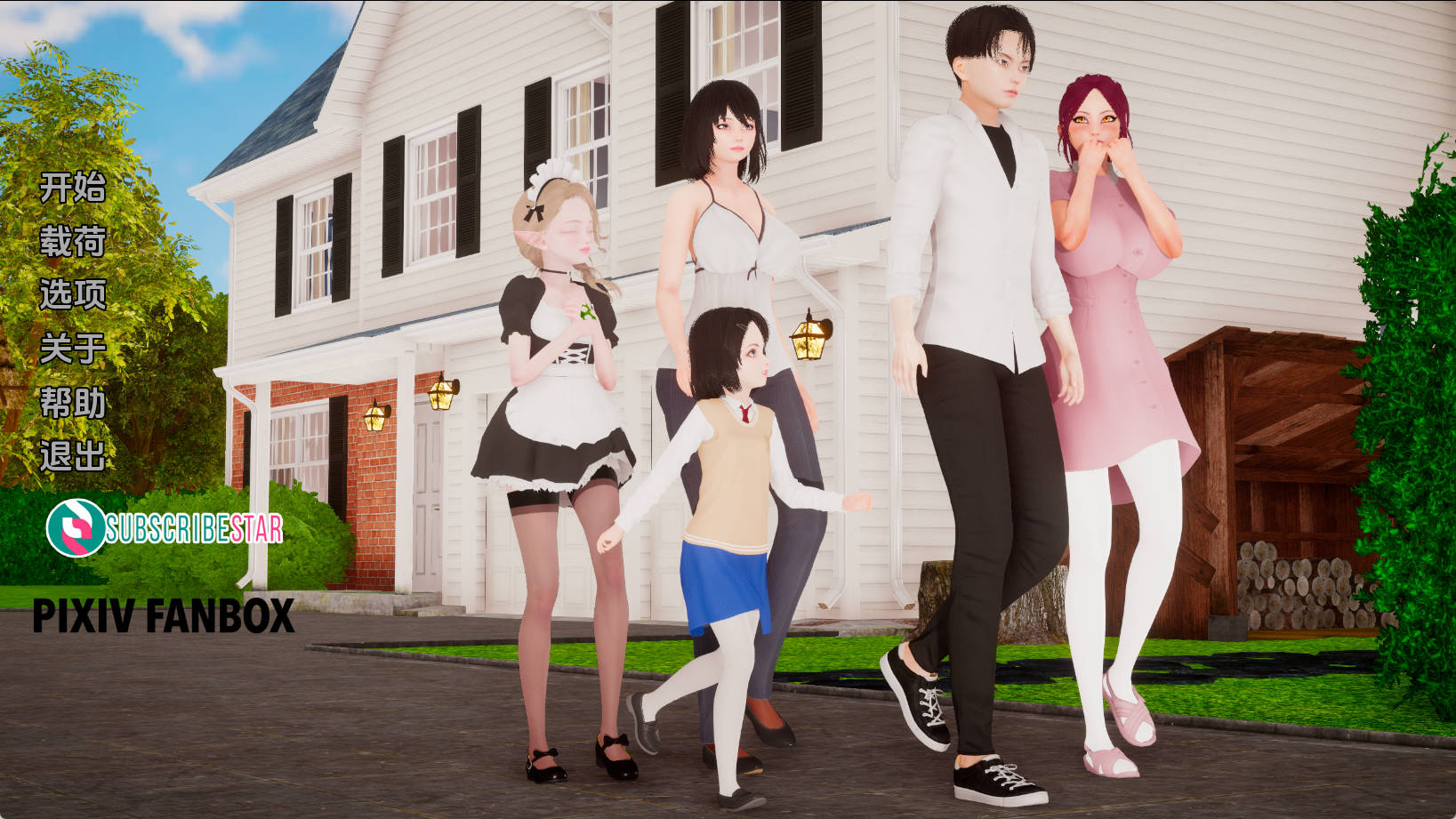View the 关于 about page

click(73, 348)
